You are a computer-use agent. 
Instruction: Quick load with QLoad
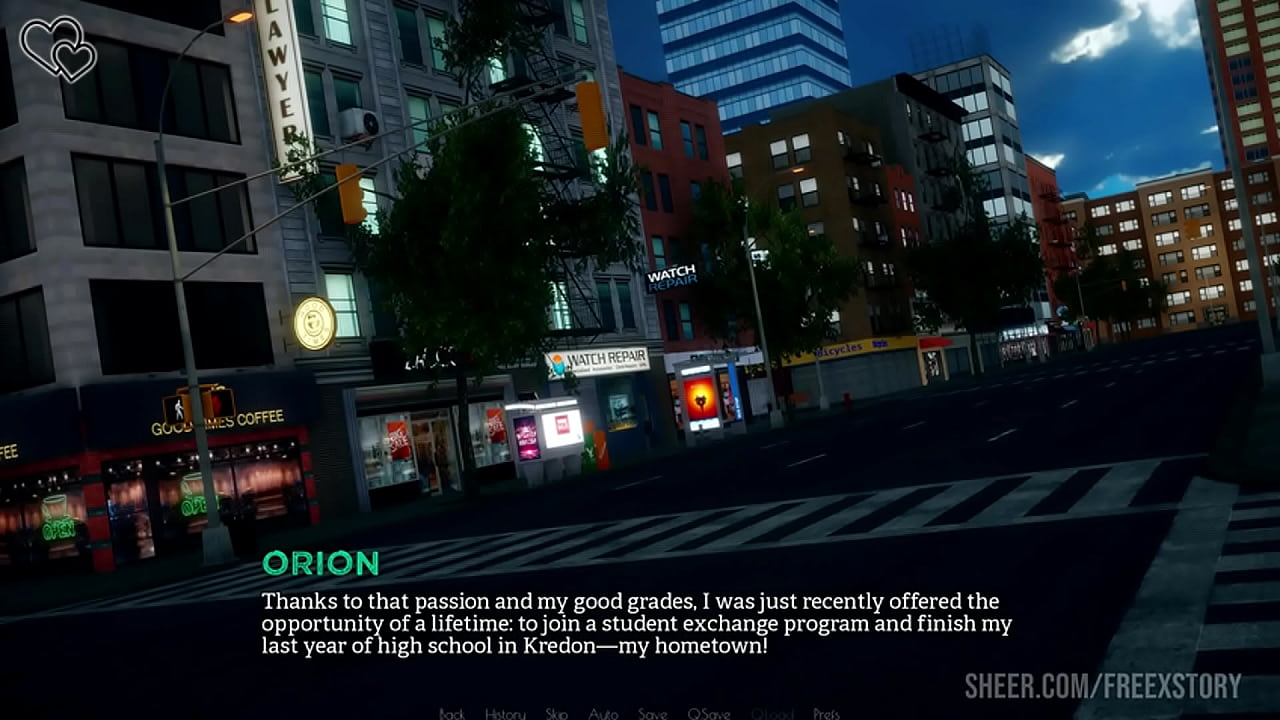pyautogui.click(x=772, y=713)
